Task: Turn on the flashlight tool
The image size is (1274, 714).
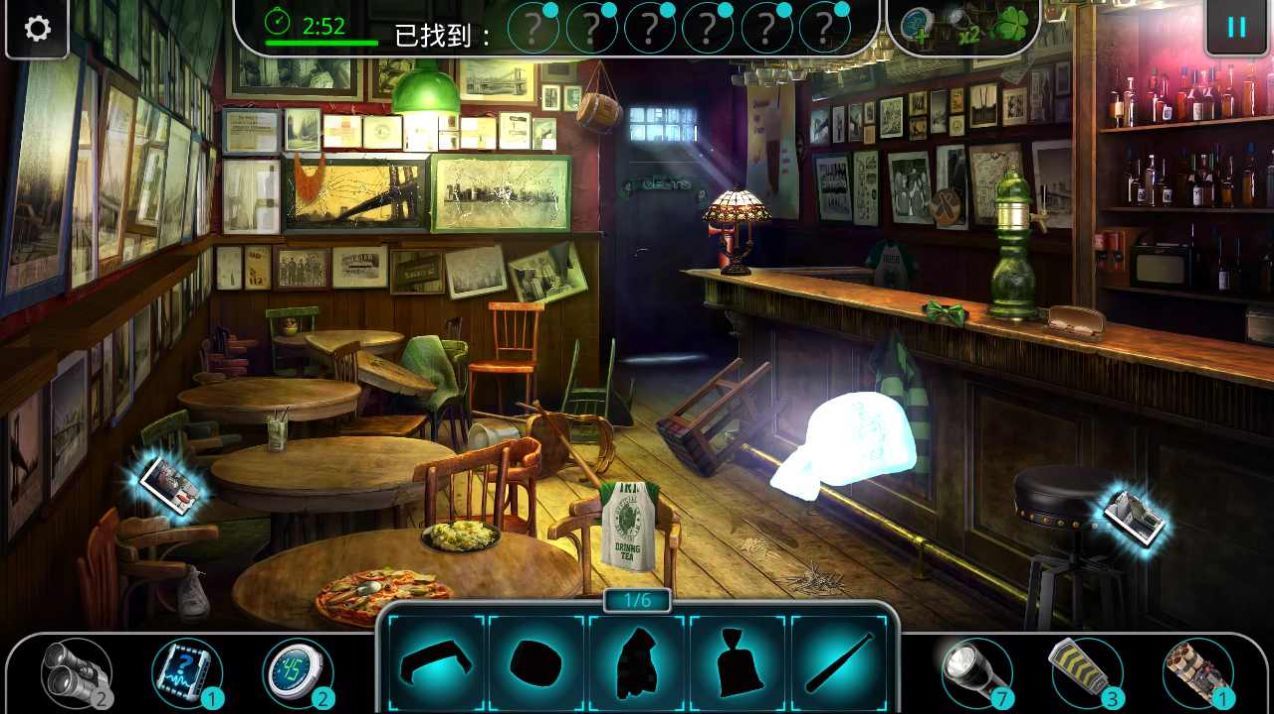Action: point(976,672)
